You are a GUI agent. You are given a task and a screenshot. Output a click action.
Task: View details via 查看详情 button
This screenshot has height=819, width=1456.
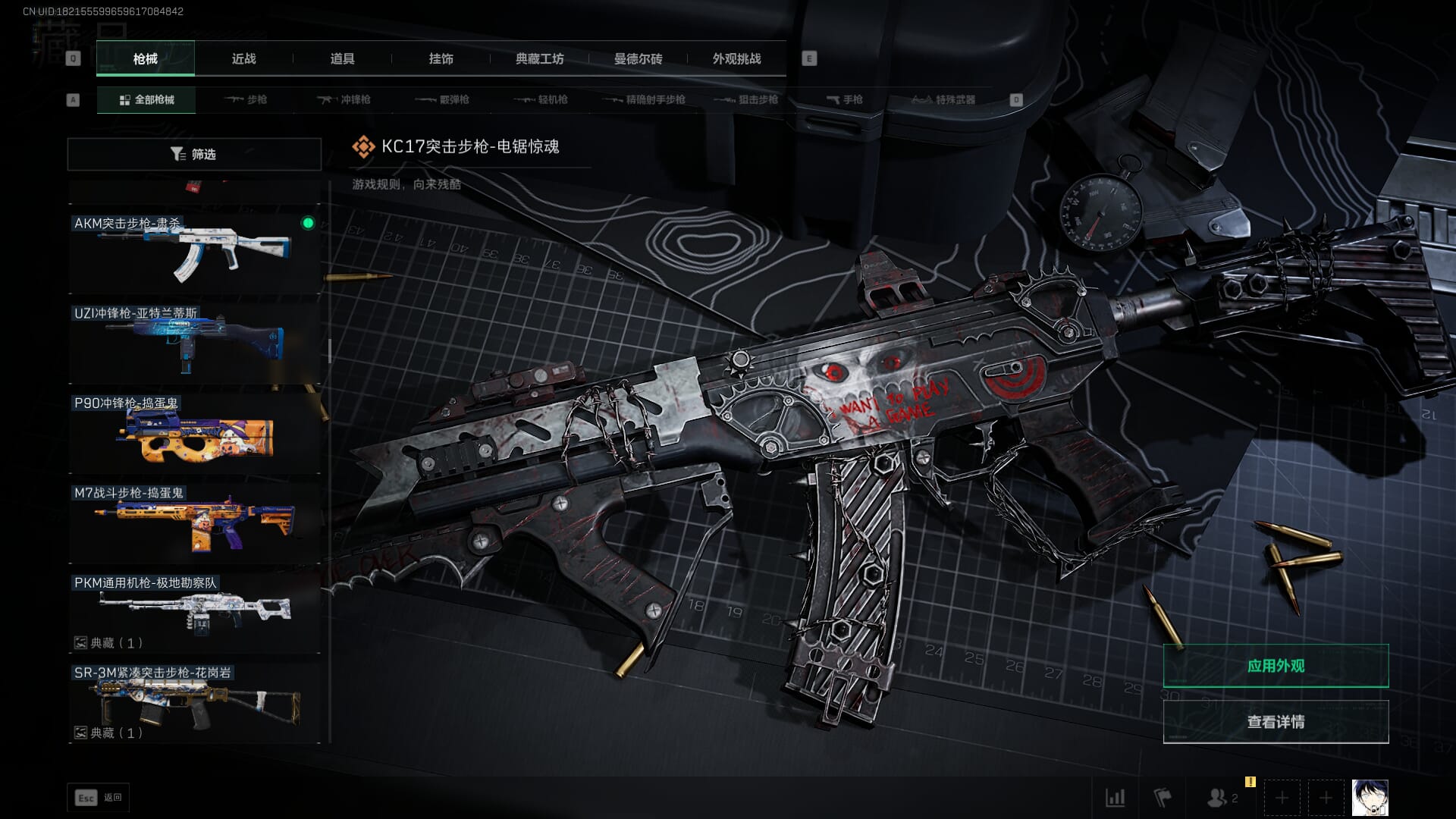[1276, 722]
